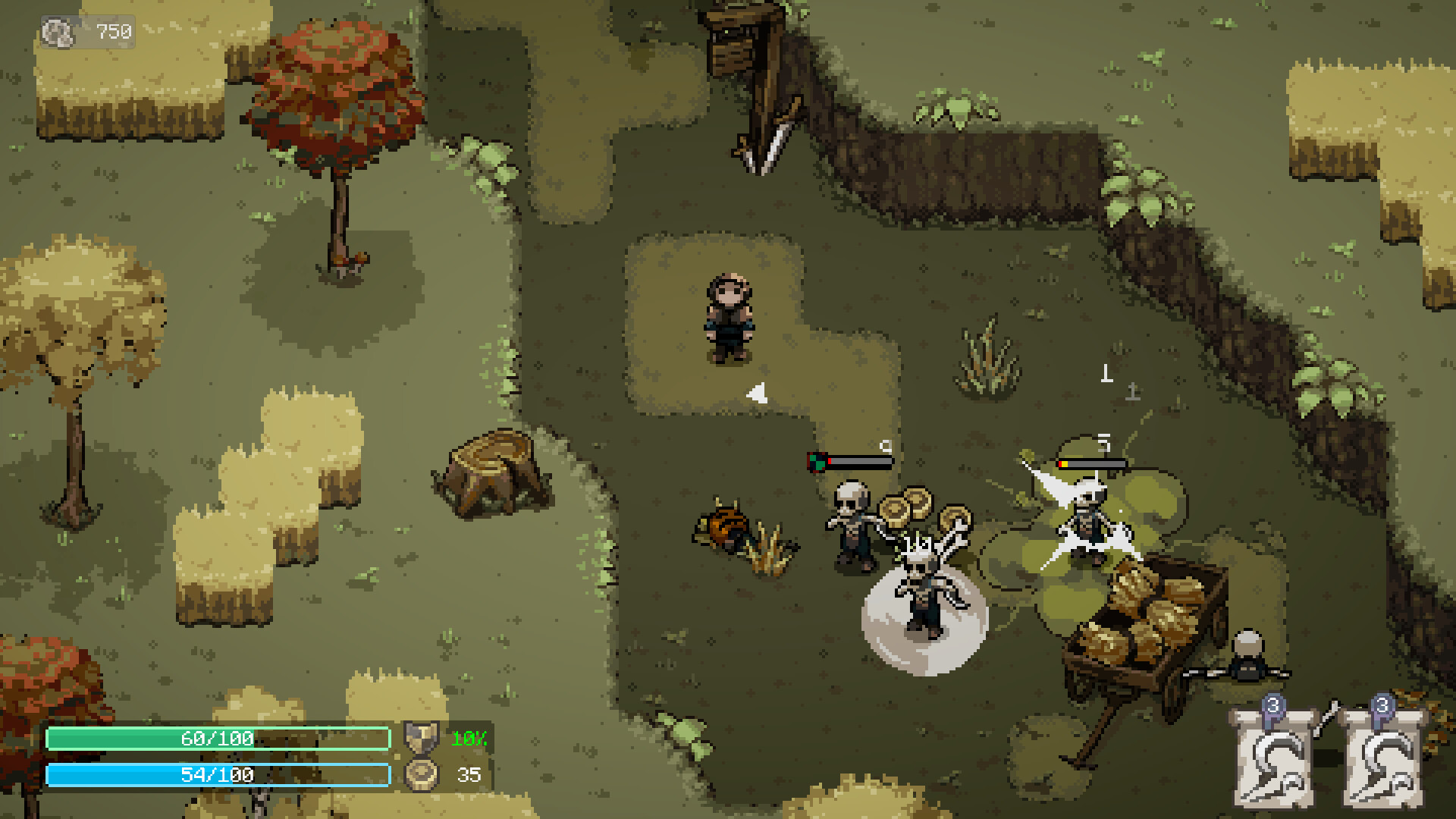Click the white cursor arrow below the player
This screenshot has width=1456, height=819.
[x=755, y=394]
